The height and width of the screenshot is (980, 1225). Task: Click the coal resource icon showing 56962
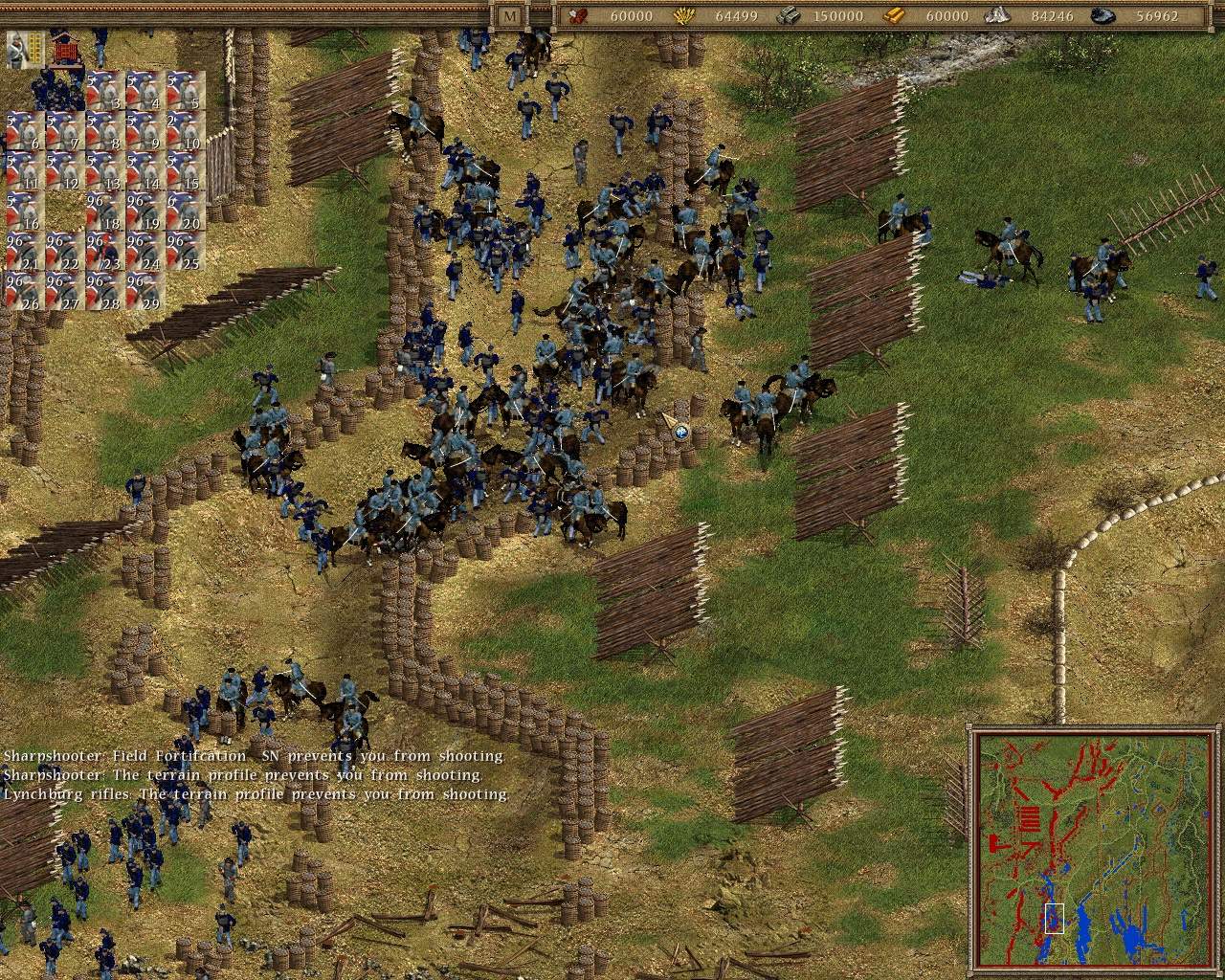(1102, 16)
